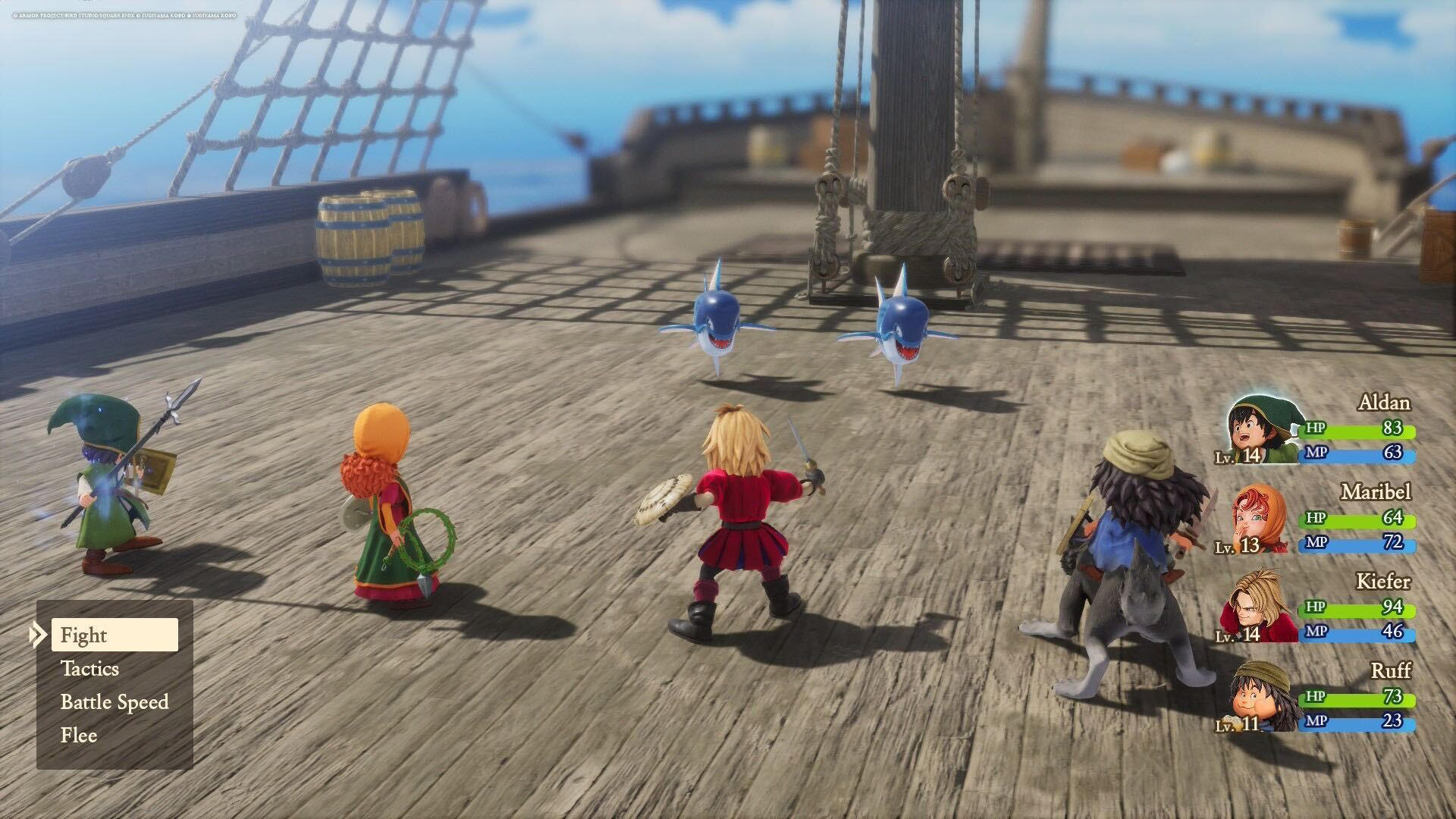Select Flee to escape battle
The width and height of the screenshot is (1456, 819).
pos(79,736)
